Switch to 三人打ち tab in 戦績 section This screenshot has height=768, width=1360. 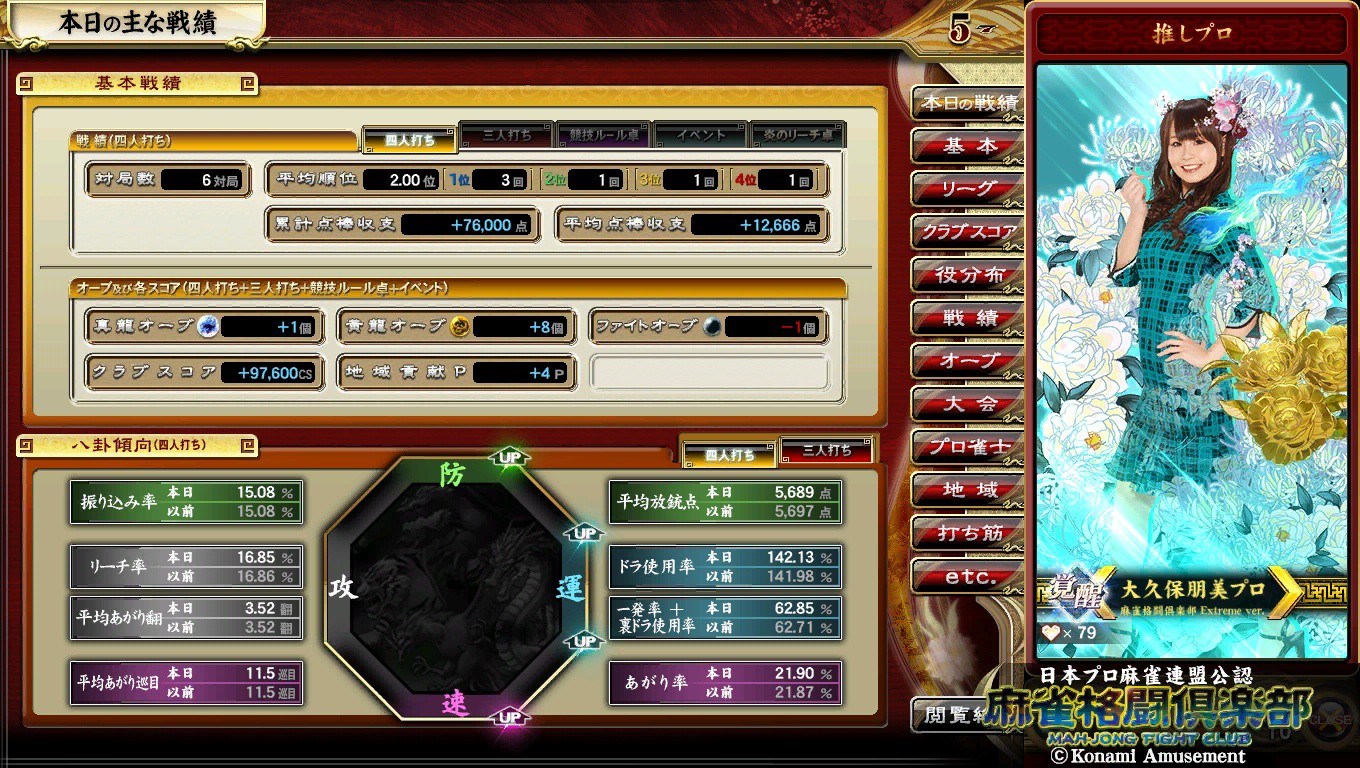click(x=507, y=135)
